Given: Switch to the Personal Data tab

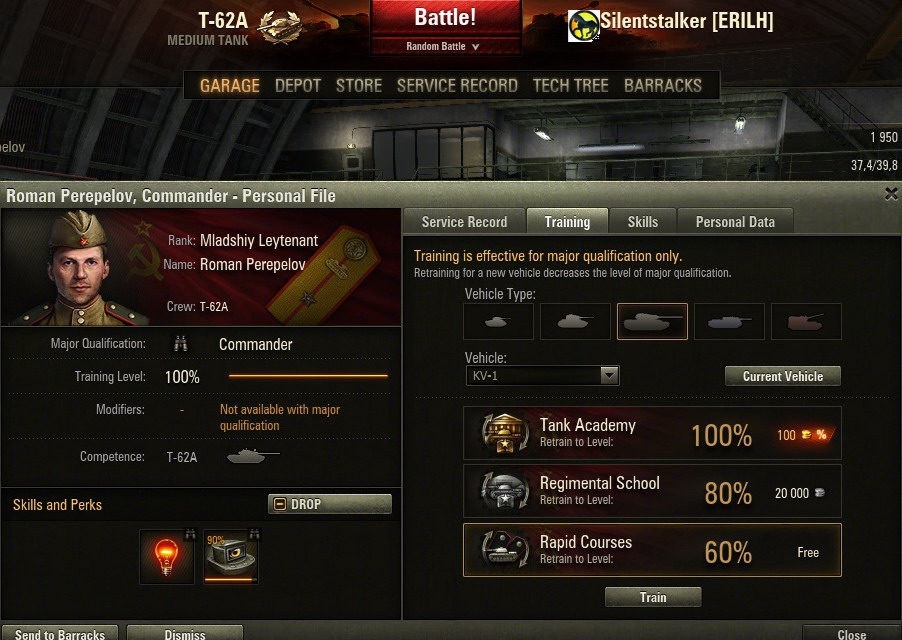Looking at the screenshot, I should [735, 222].
